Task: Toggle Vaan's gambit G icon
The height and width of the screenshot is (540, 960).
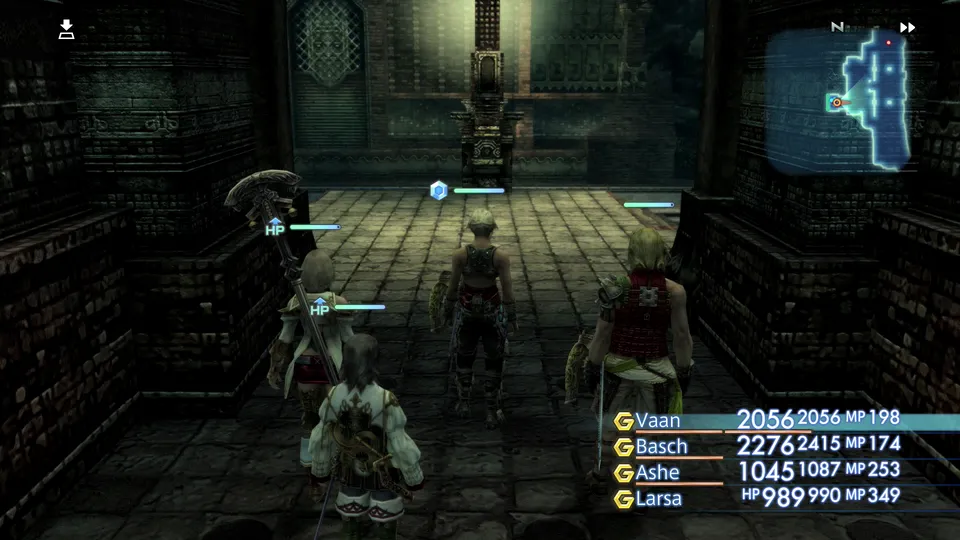Action: pos(623,420)
